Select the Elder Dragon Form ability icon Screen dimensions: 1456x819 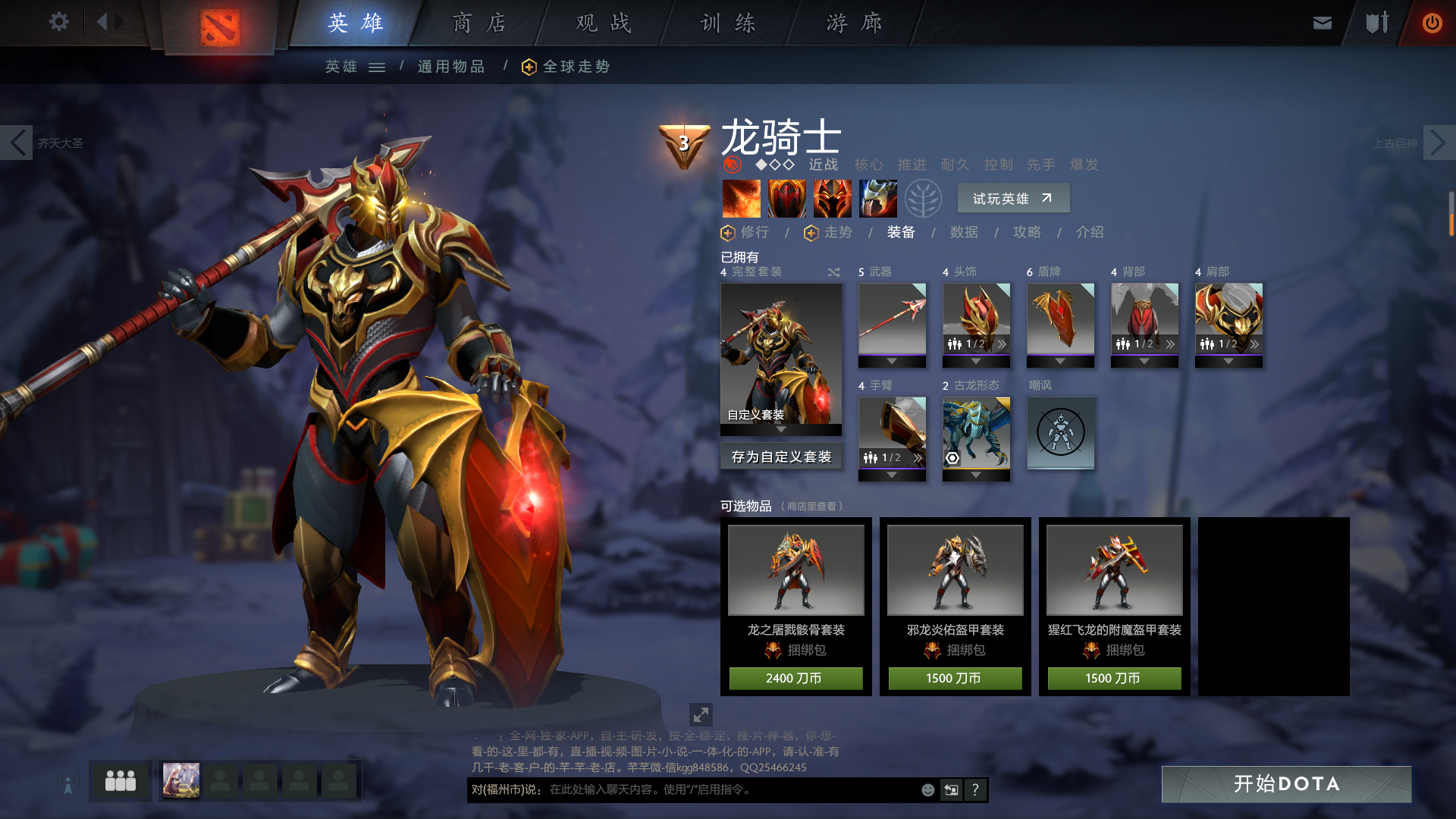pos(877,198)
